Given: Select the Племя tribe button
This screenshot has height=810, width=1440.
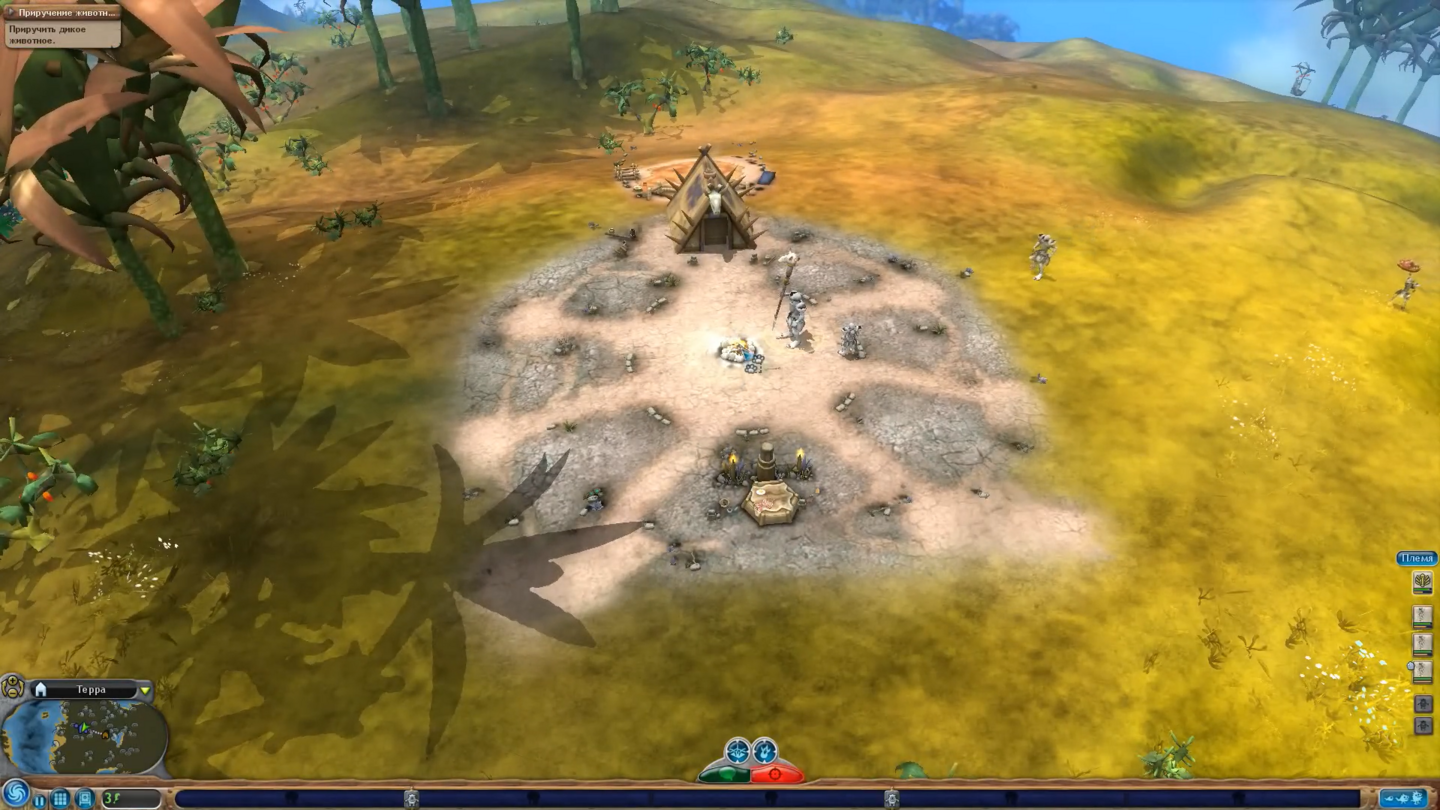Looking at the screenshot, I should tap(1416, 559).
